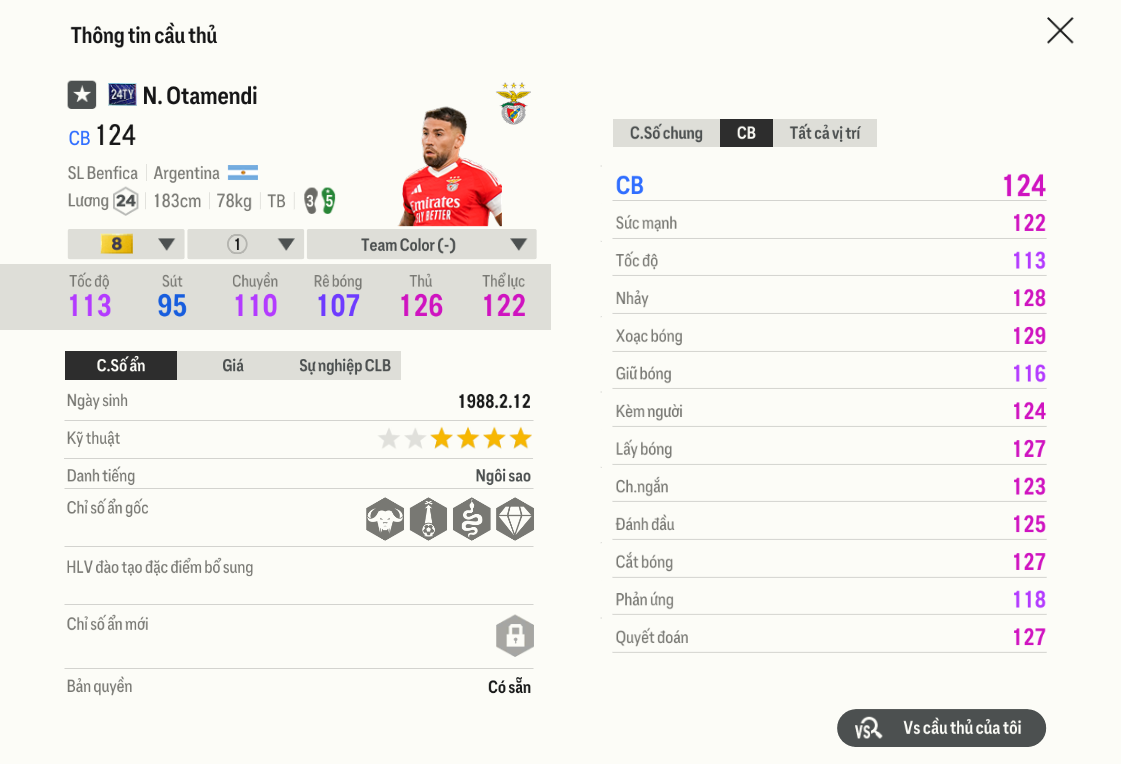This screenshot has height=764, width=1121.
Task: Open the upgrade level 8 dropdown
Action: coord(126,245)
